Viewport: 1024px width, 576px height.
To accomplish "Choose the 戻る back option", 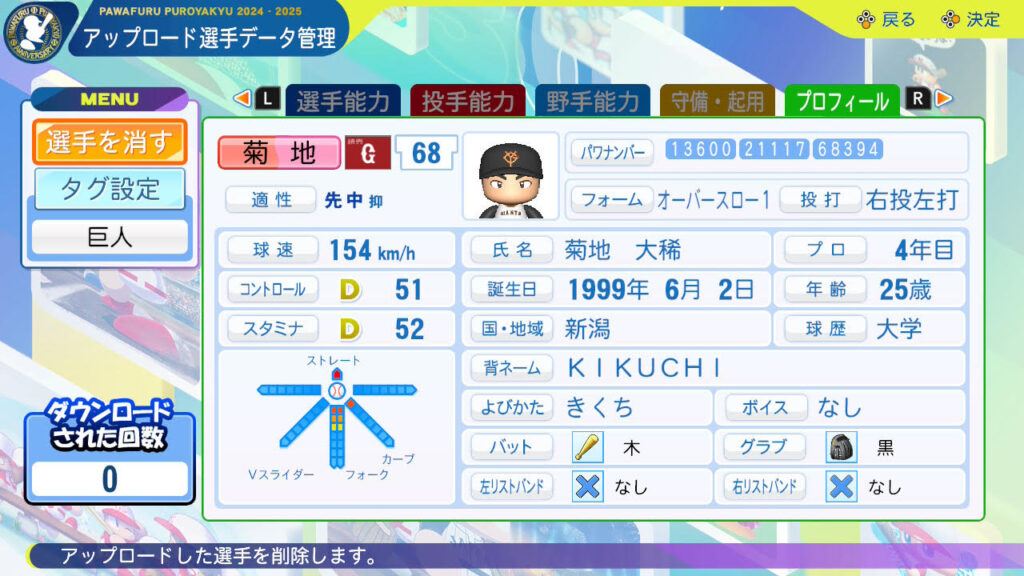I will pyautogui.click(x=885, y=19).
